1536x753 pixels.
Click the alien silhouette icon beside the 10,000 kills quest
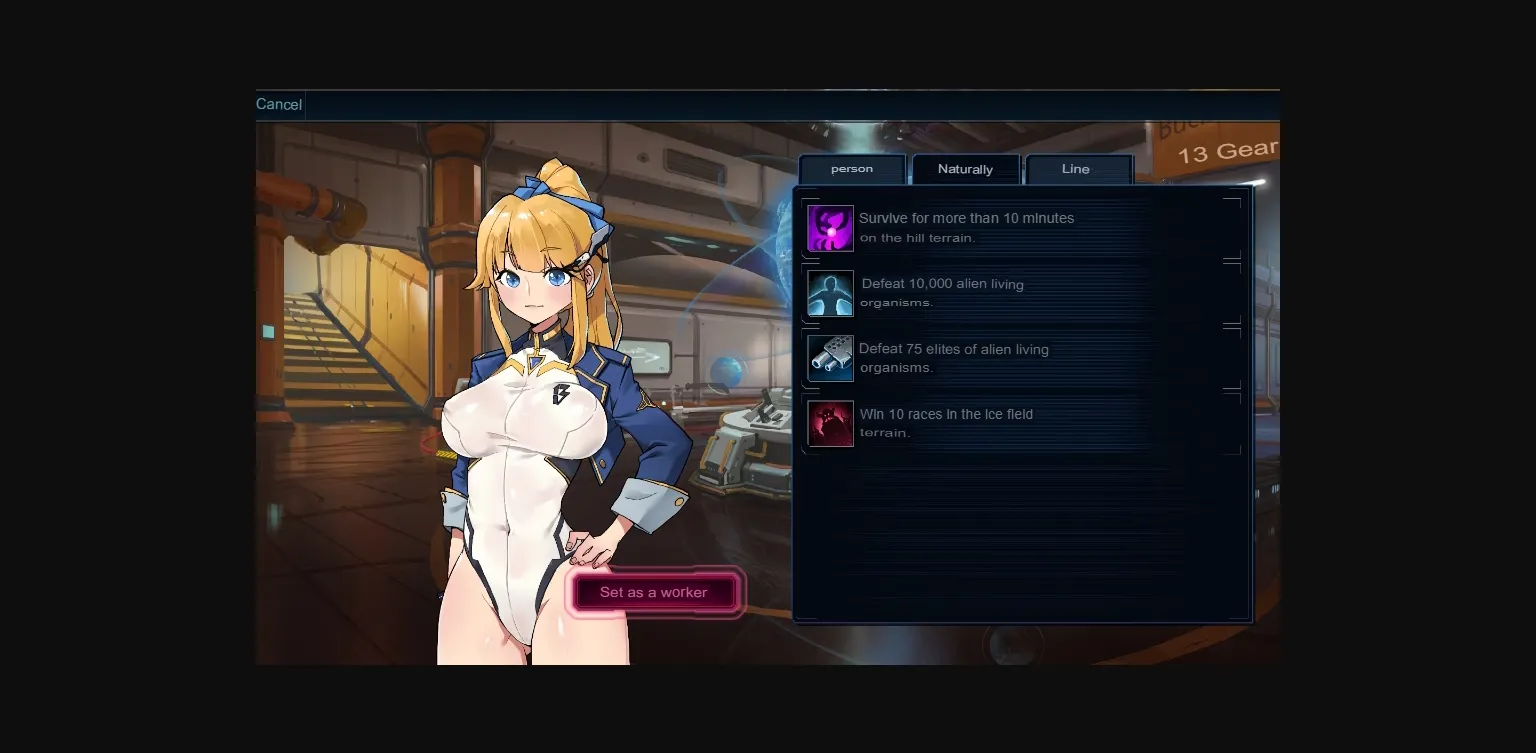coord(830,292)
